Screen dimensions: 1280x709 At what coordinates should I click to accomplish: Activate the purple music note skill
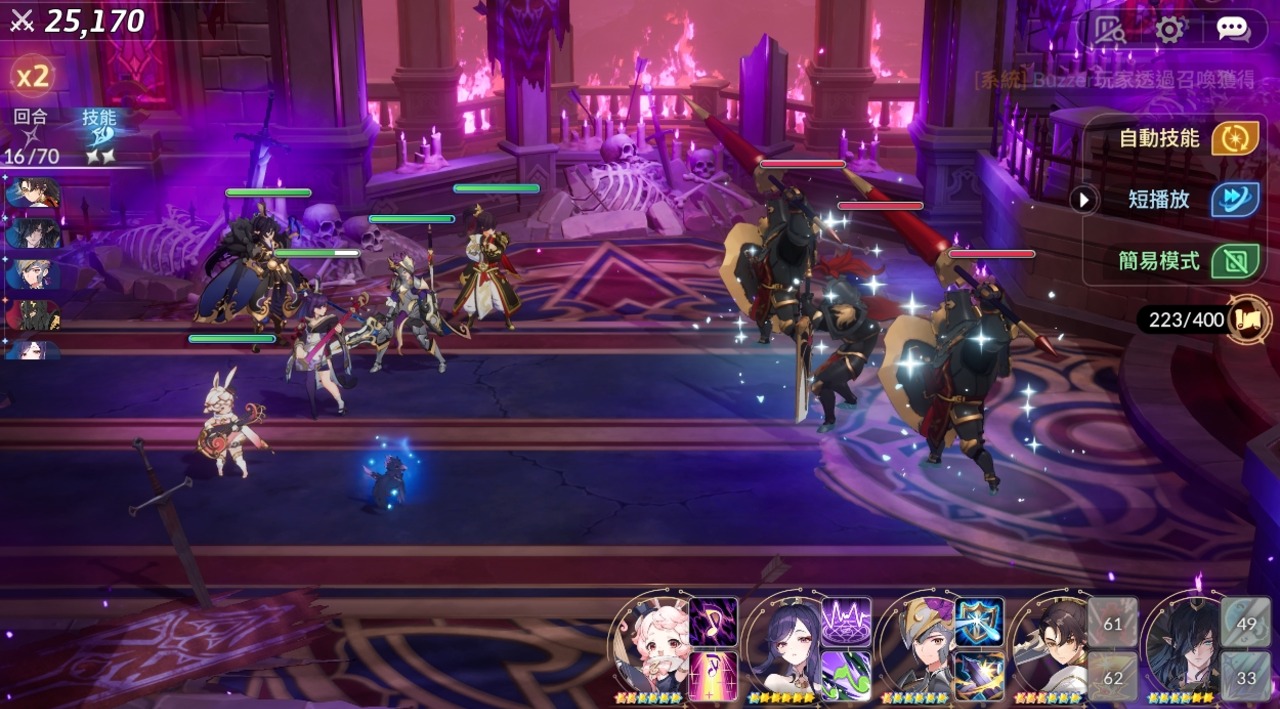pos(713,622)
